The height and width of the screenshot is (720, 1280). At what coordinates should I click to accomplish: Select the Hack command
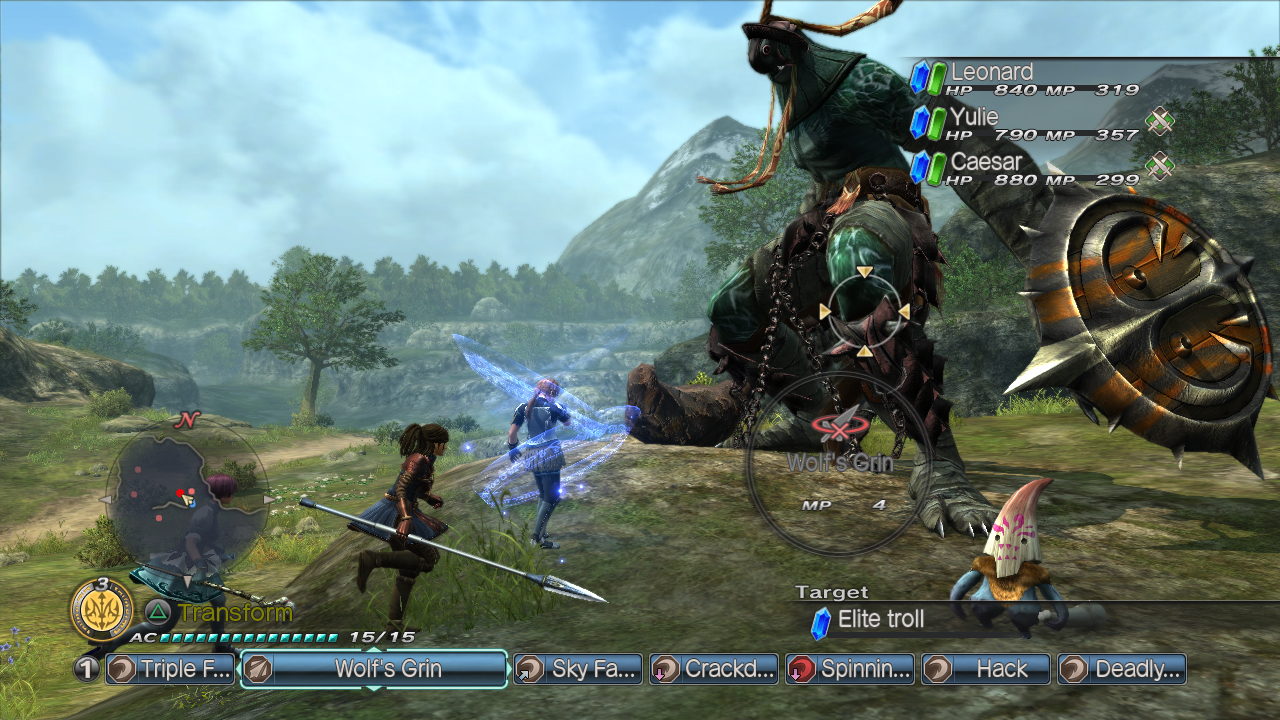(x=986, y=669)
